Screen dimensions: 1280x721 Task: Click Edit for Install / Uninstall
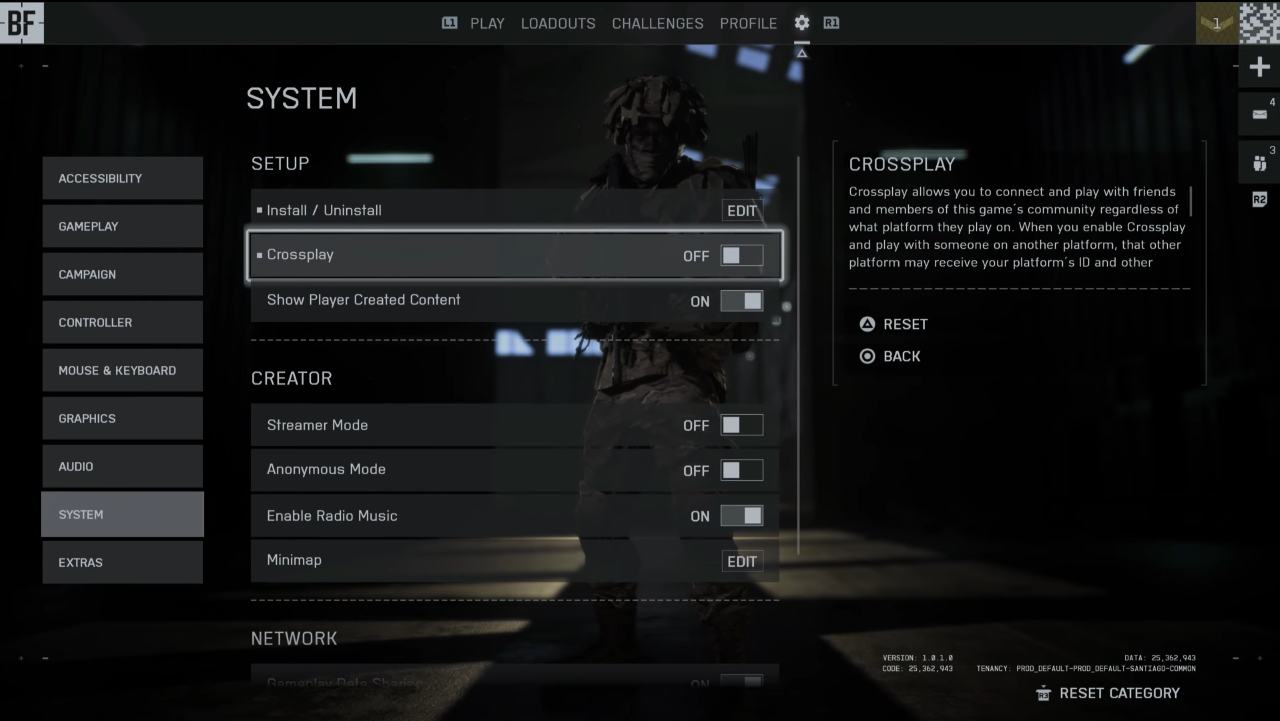pyautogui.click(x=742, y=211)
